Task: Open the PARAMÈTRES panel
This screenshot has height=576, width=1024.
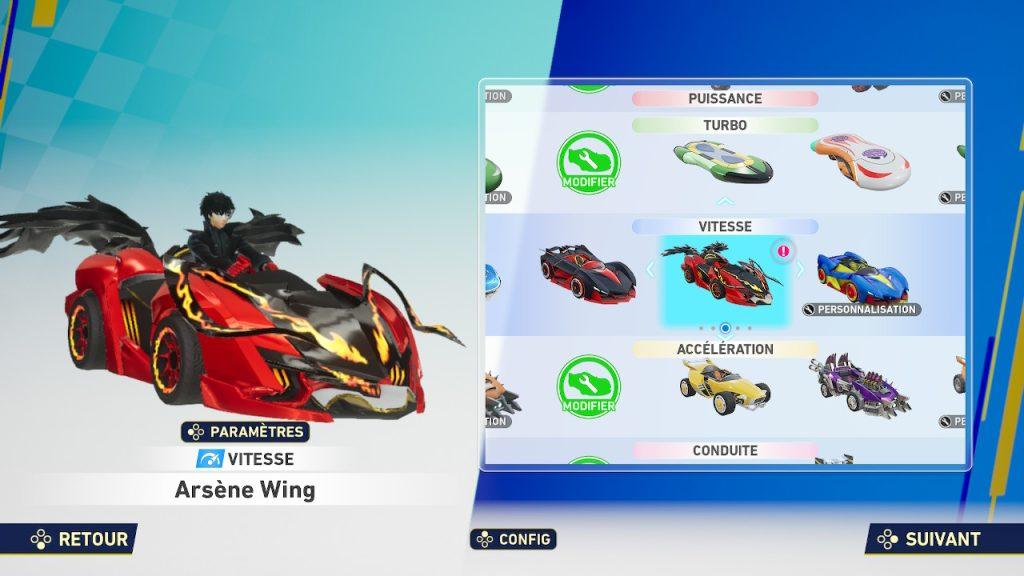Action: (x=245, y=432)
